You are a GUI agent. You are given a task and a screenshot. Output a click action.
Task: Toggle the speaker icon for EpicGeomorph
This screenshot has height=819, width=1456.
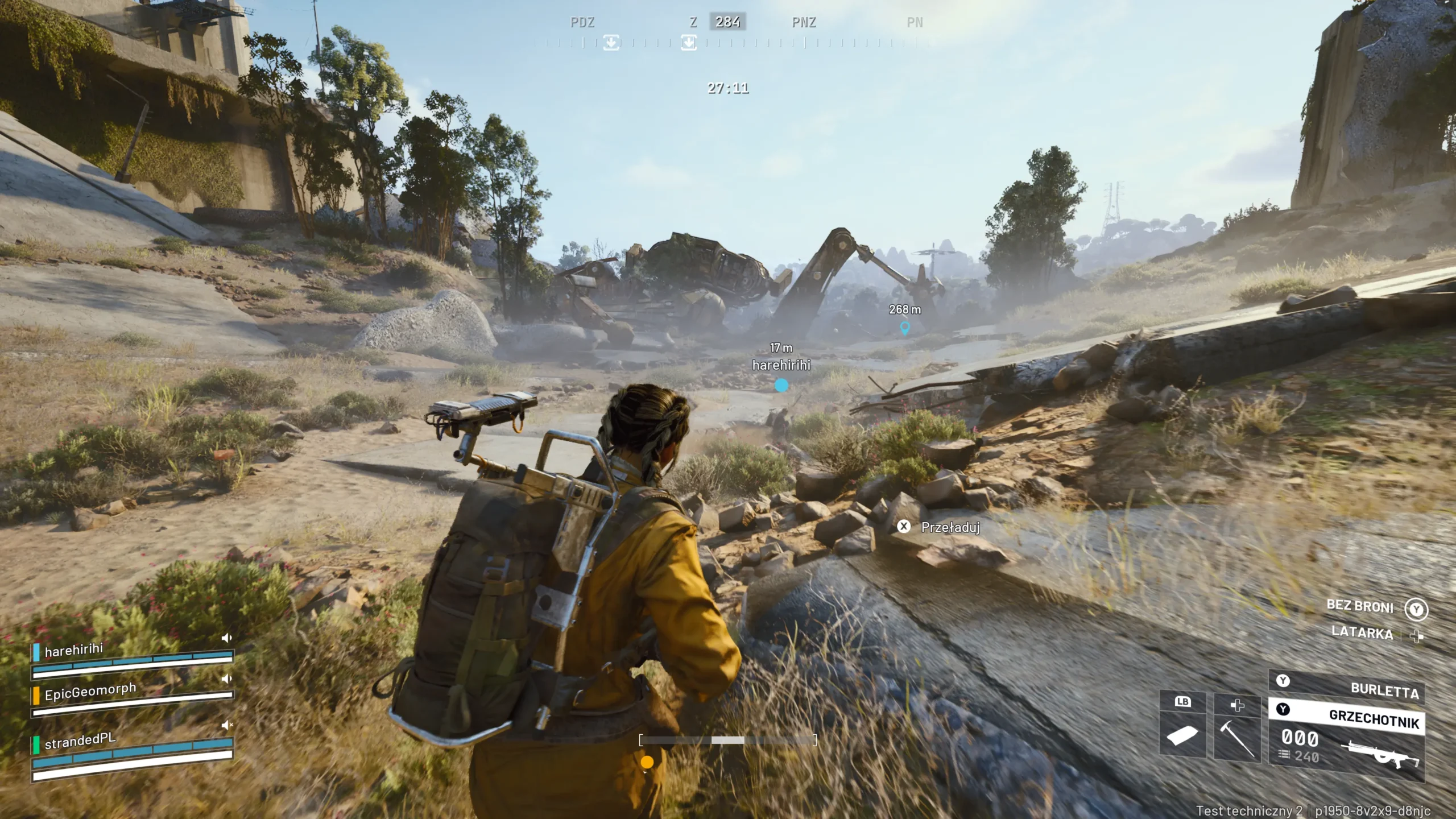(x=227, y=679)
